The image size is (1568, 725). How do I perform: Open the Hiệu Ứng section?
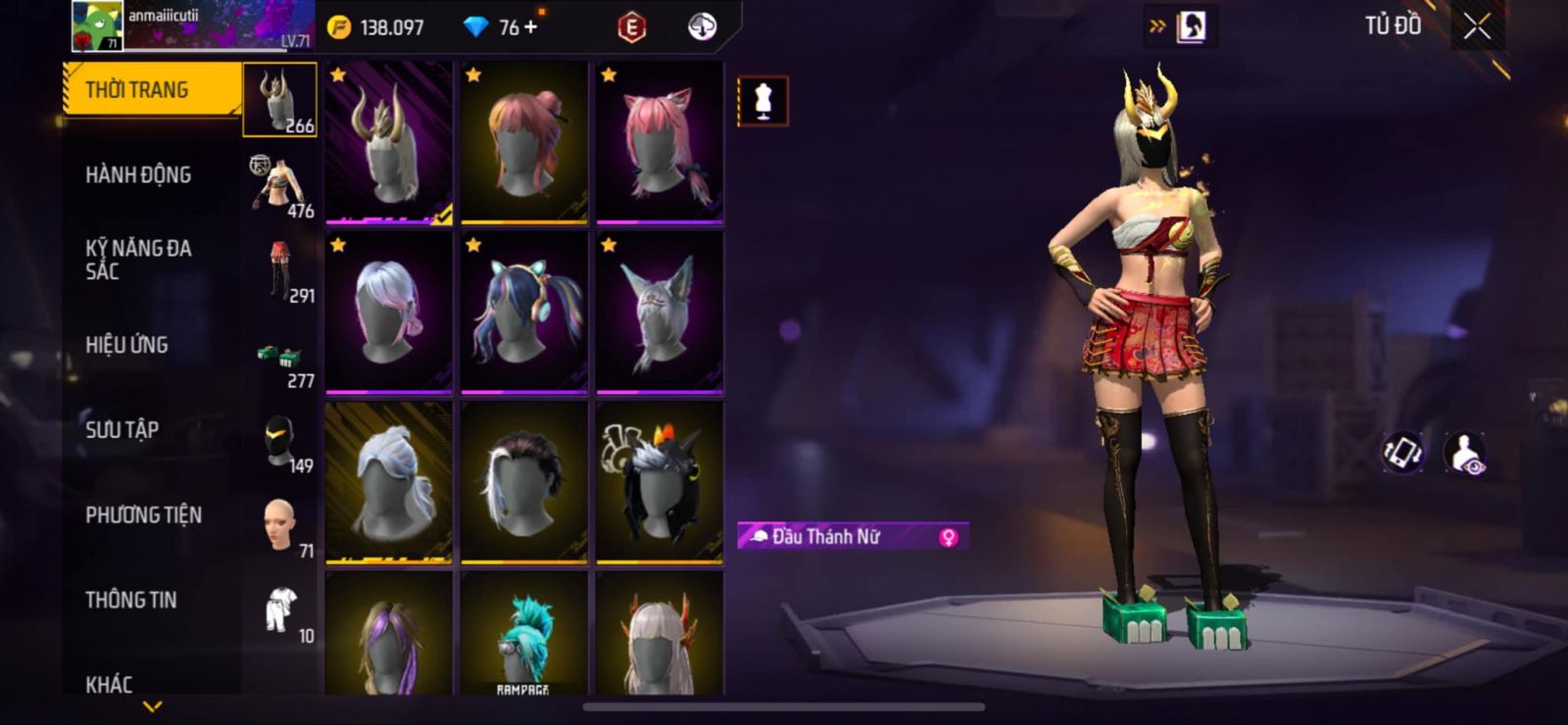pos(126,345)
